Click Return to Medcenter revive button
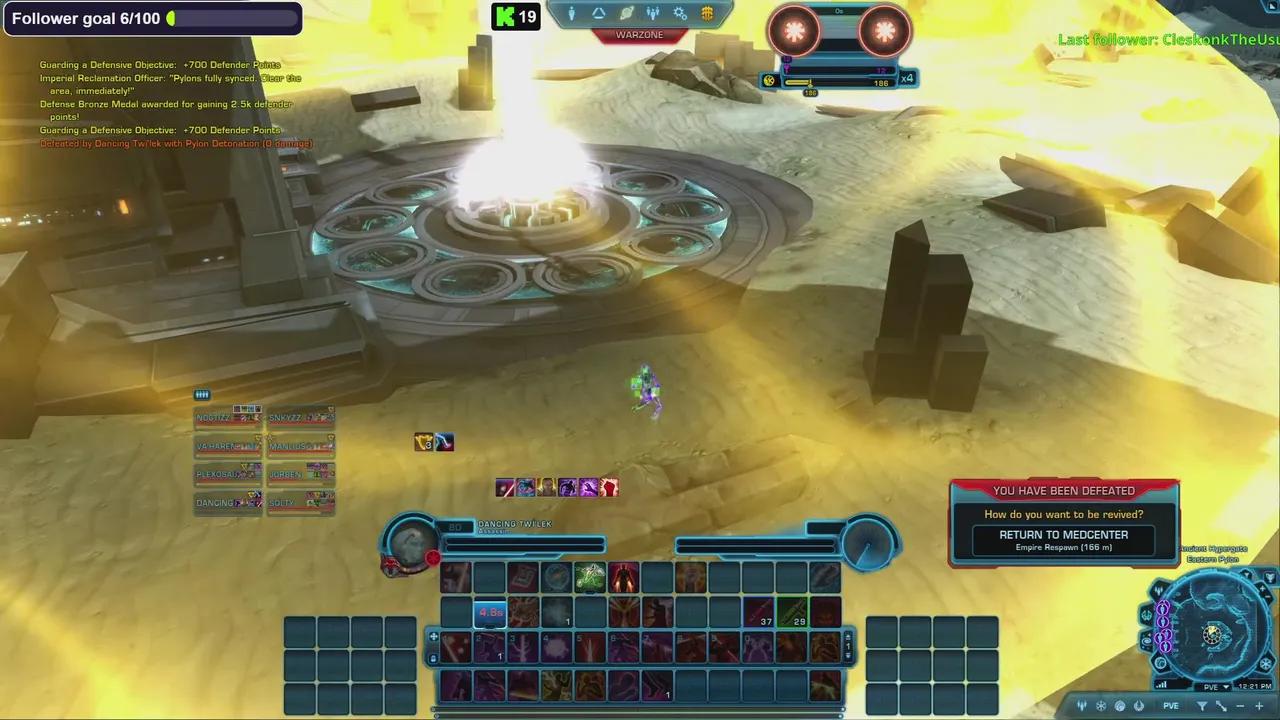Image resolution: width=1280 pixels, height=720 pixels. pos(1063,540)
